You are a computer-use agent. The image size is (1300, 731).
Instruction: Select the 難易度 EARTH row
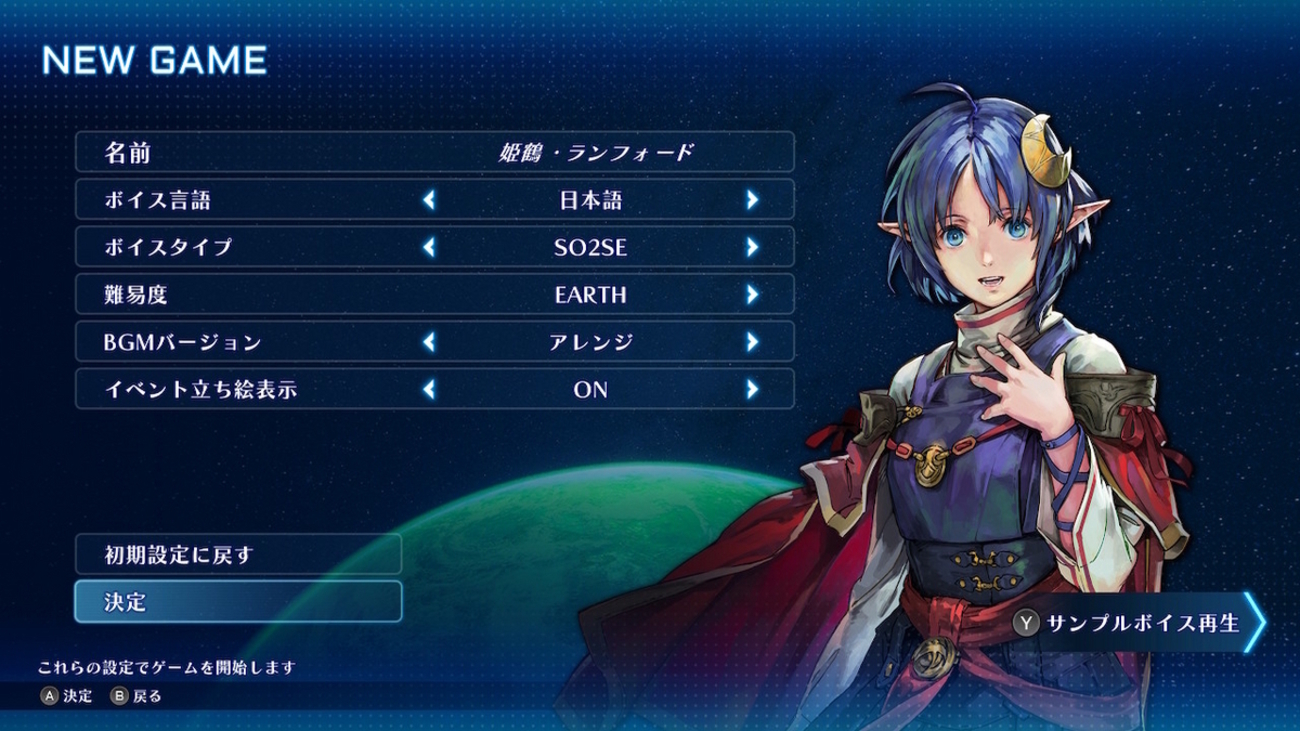(x=435, y=295)
